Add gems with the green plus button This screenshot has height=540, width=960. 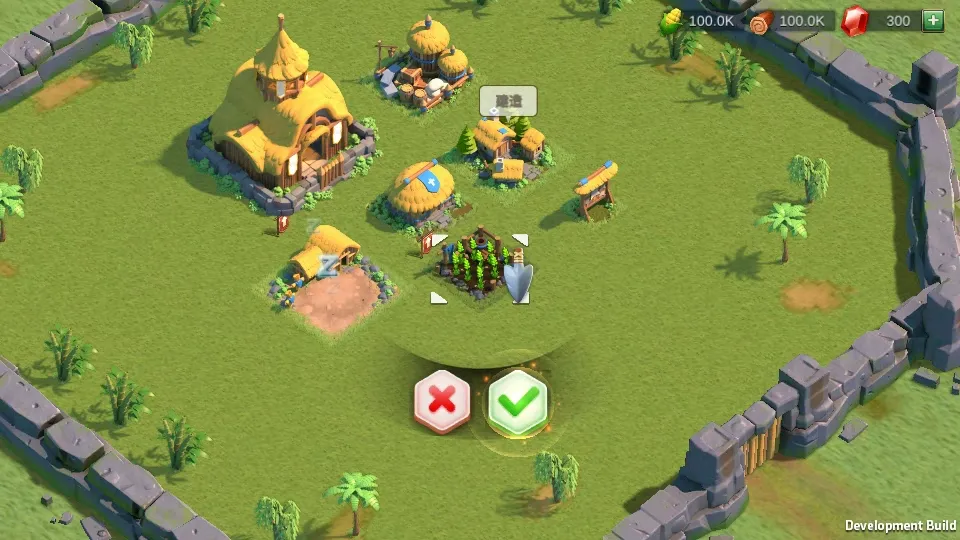(932, 20)
